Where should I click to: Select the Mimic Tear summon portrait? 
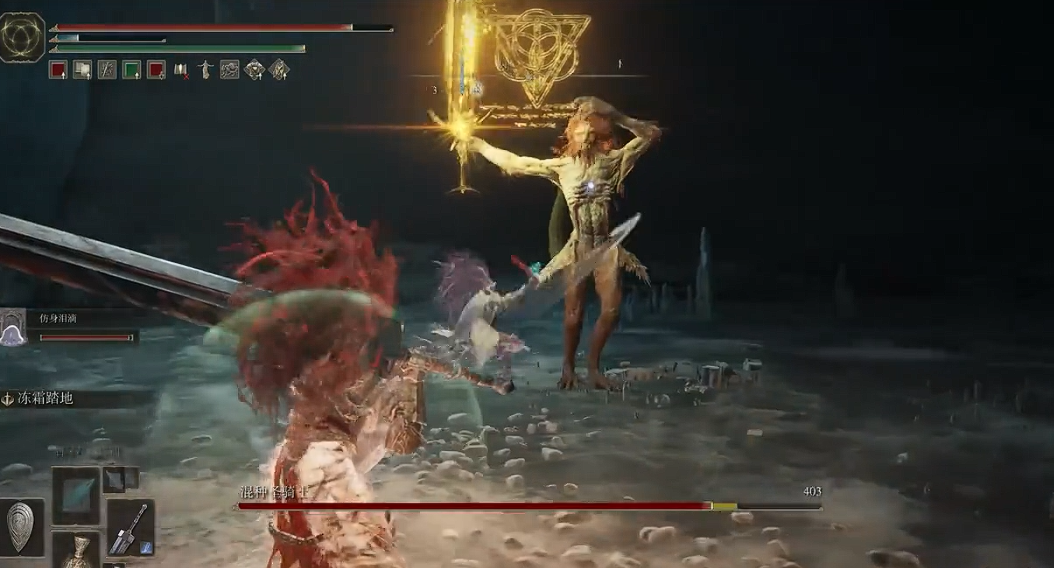pos(13,327)
